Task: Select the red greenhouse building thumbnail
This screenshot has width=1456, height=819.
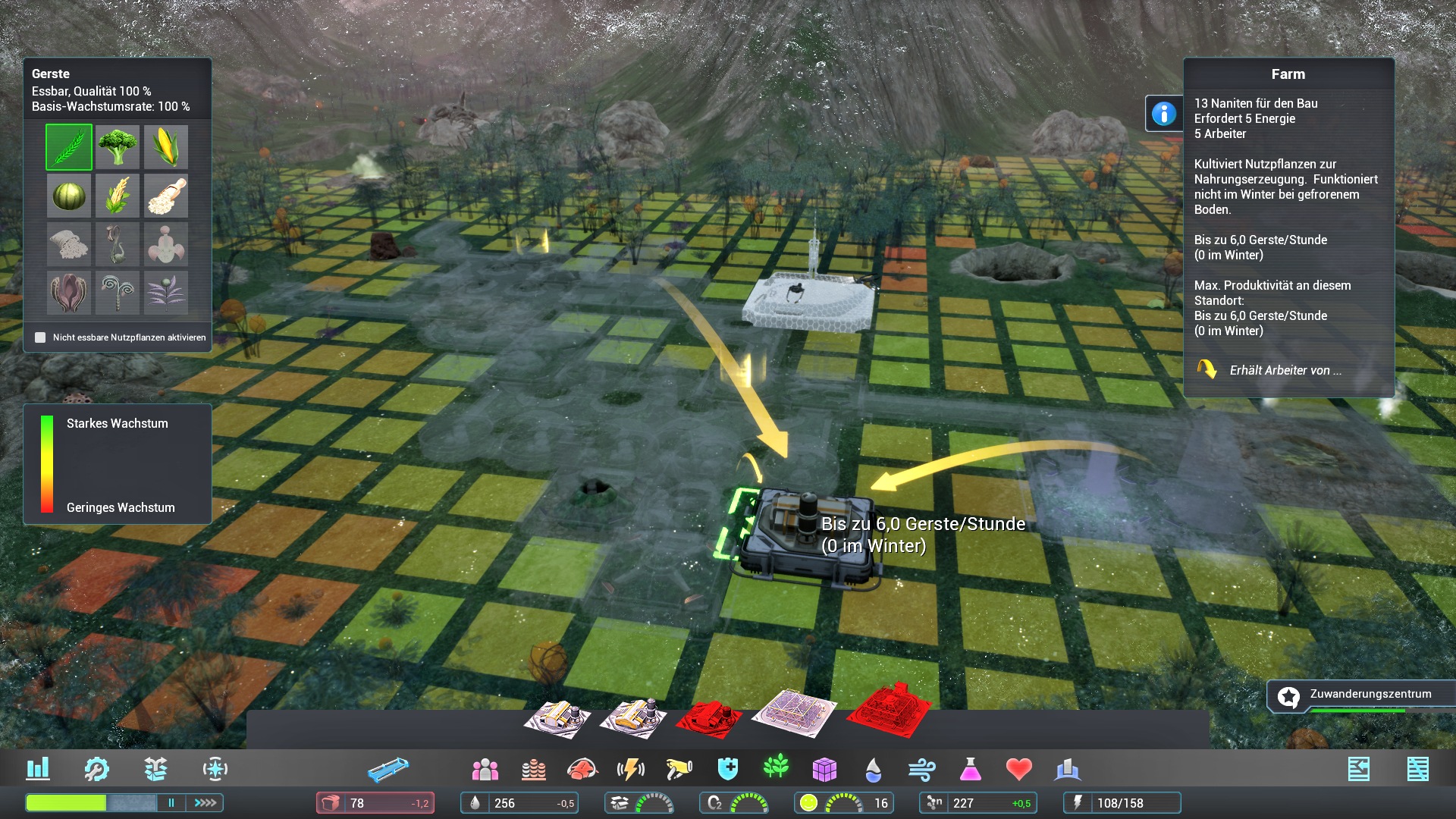Action: (x=889, y=710)
